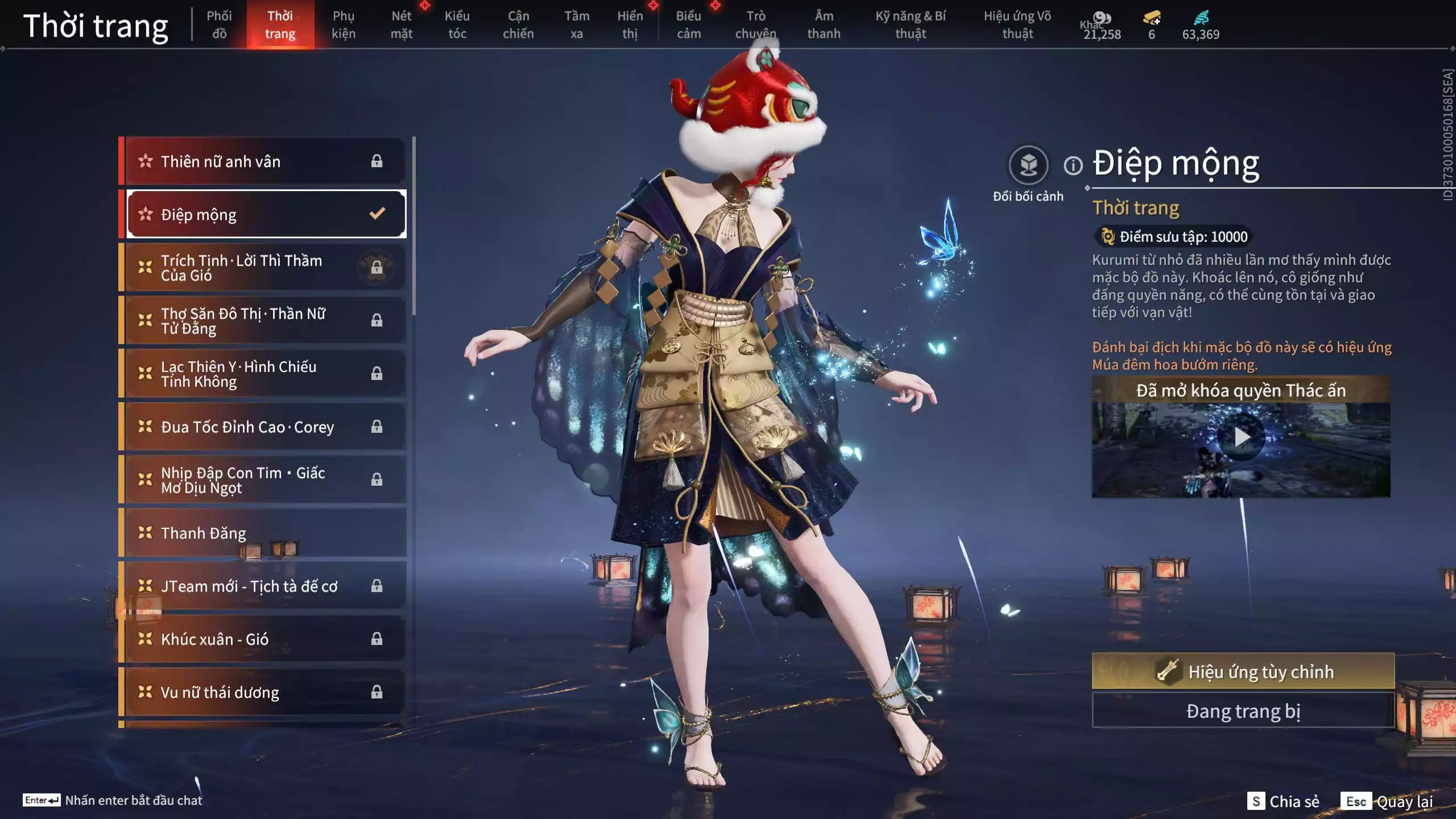1456x819 pixels.
Task: Click the "Đang trang bị" button
Action: click(1243, 710)
